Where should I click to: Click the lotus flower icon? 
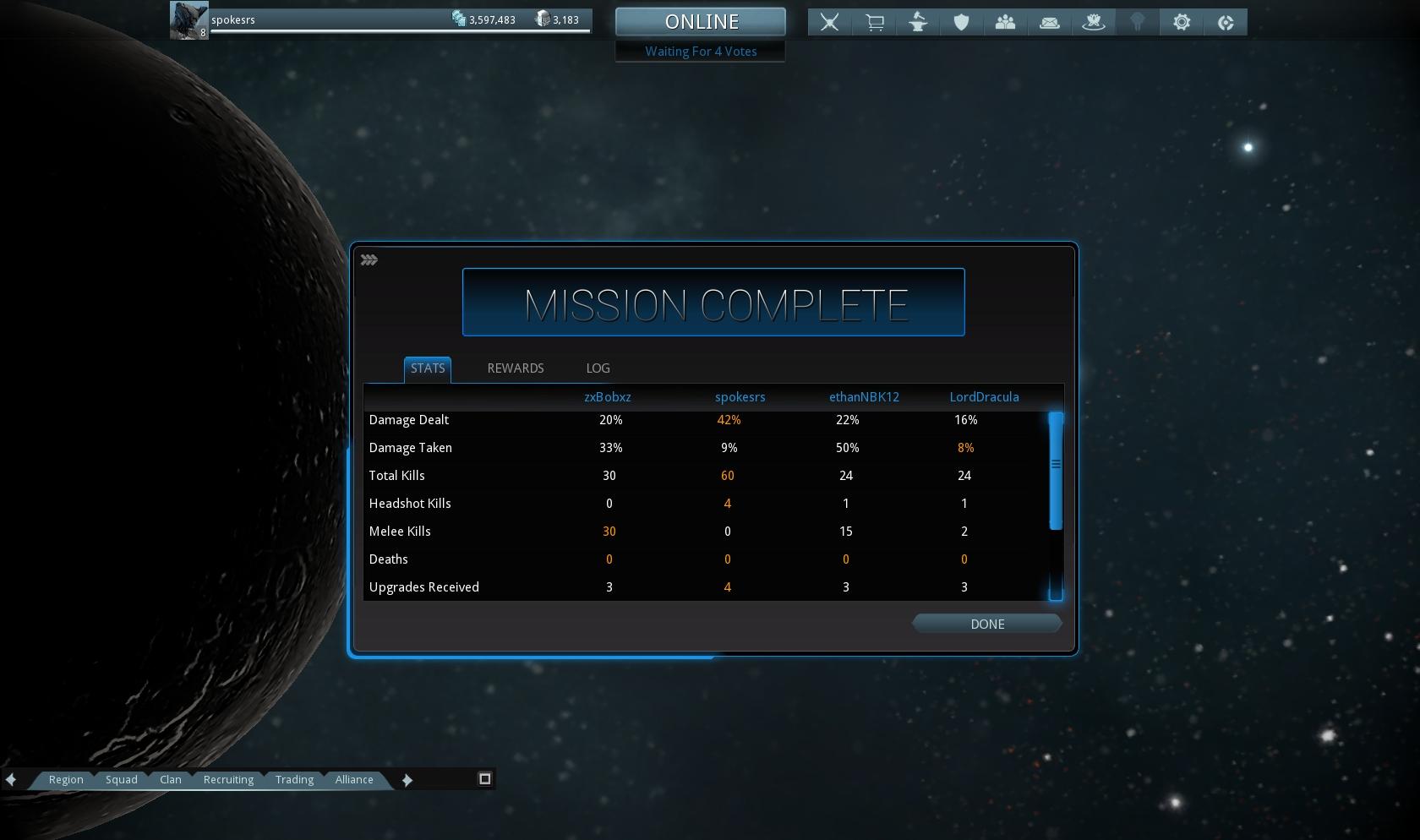click(1094, 22)
